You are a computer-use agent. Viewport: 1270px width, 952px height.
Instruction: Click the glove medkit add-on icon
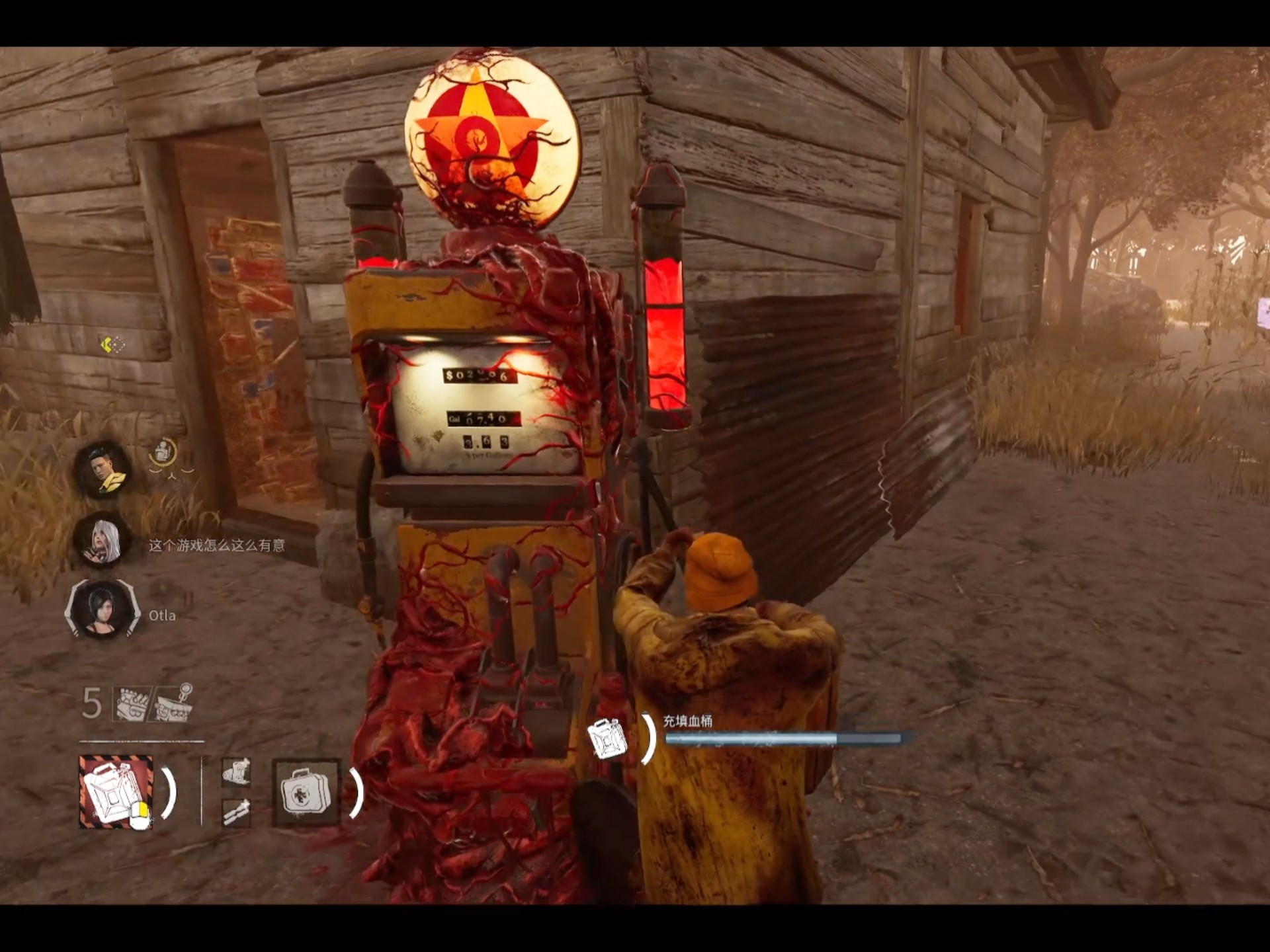point(236,772)
